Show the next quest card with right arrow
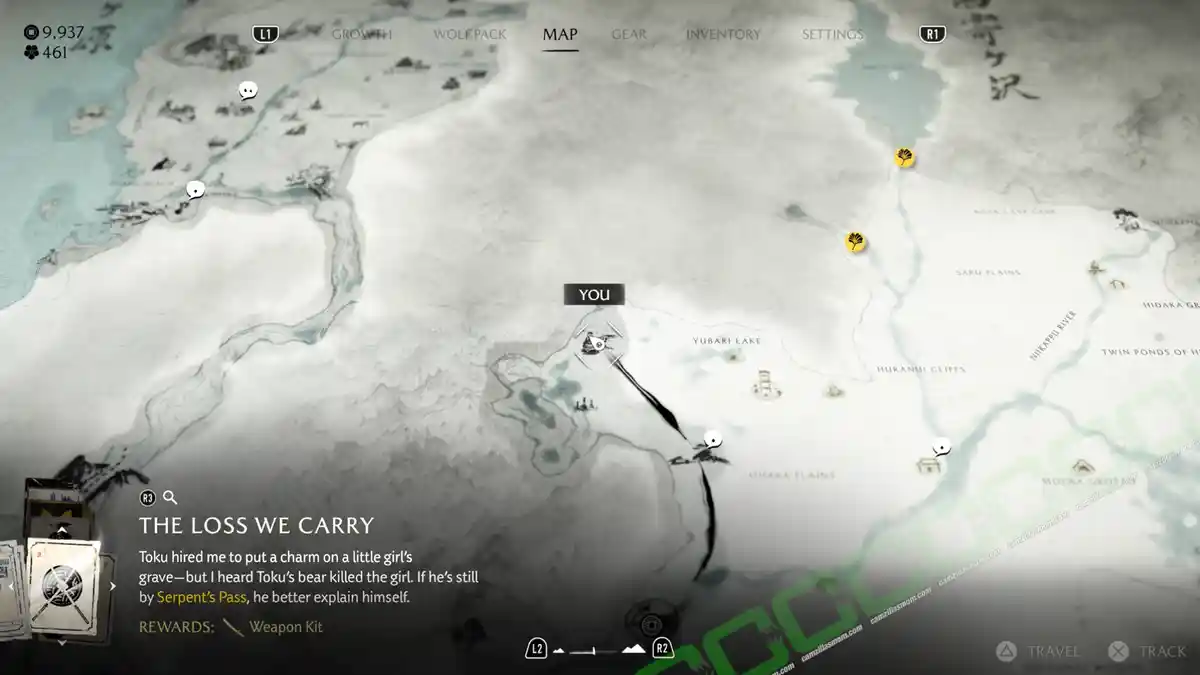 pos(113,586)
